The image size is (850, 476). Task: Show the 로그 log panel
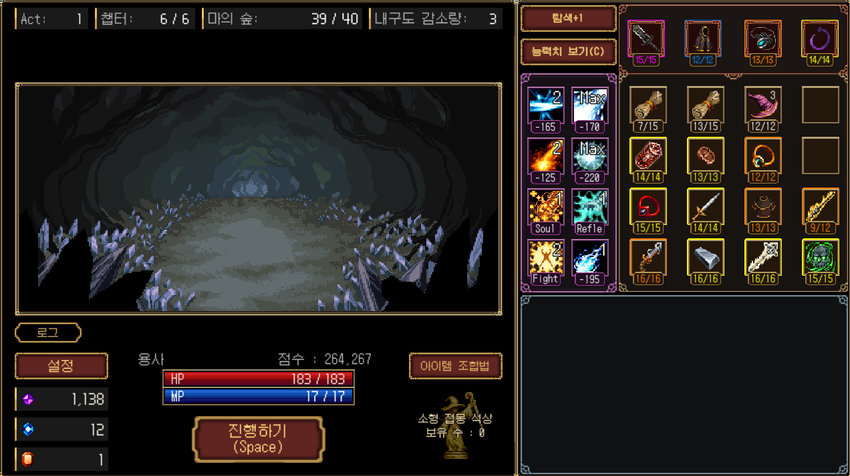[48, 332]
